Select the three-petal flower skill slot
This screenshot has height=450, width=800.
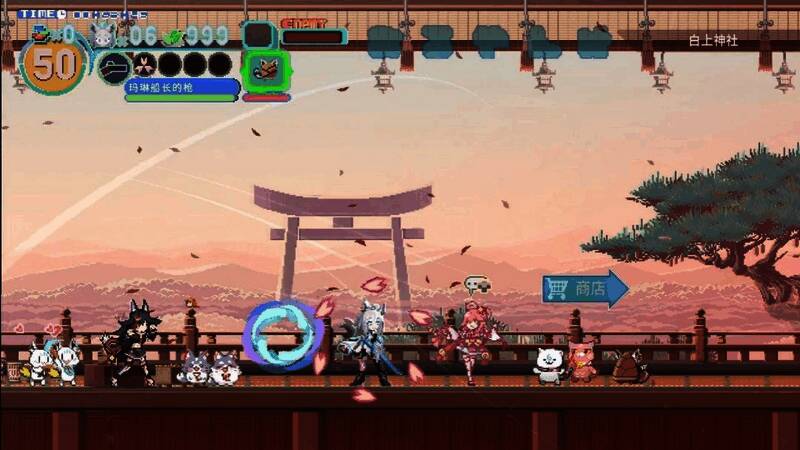(142, 66)
